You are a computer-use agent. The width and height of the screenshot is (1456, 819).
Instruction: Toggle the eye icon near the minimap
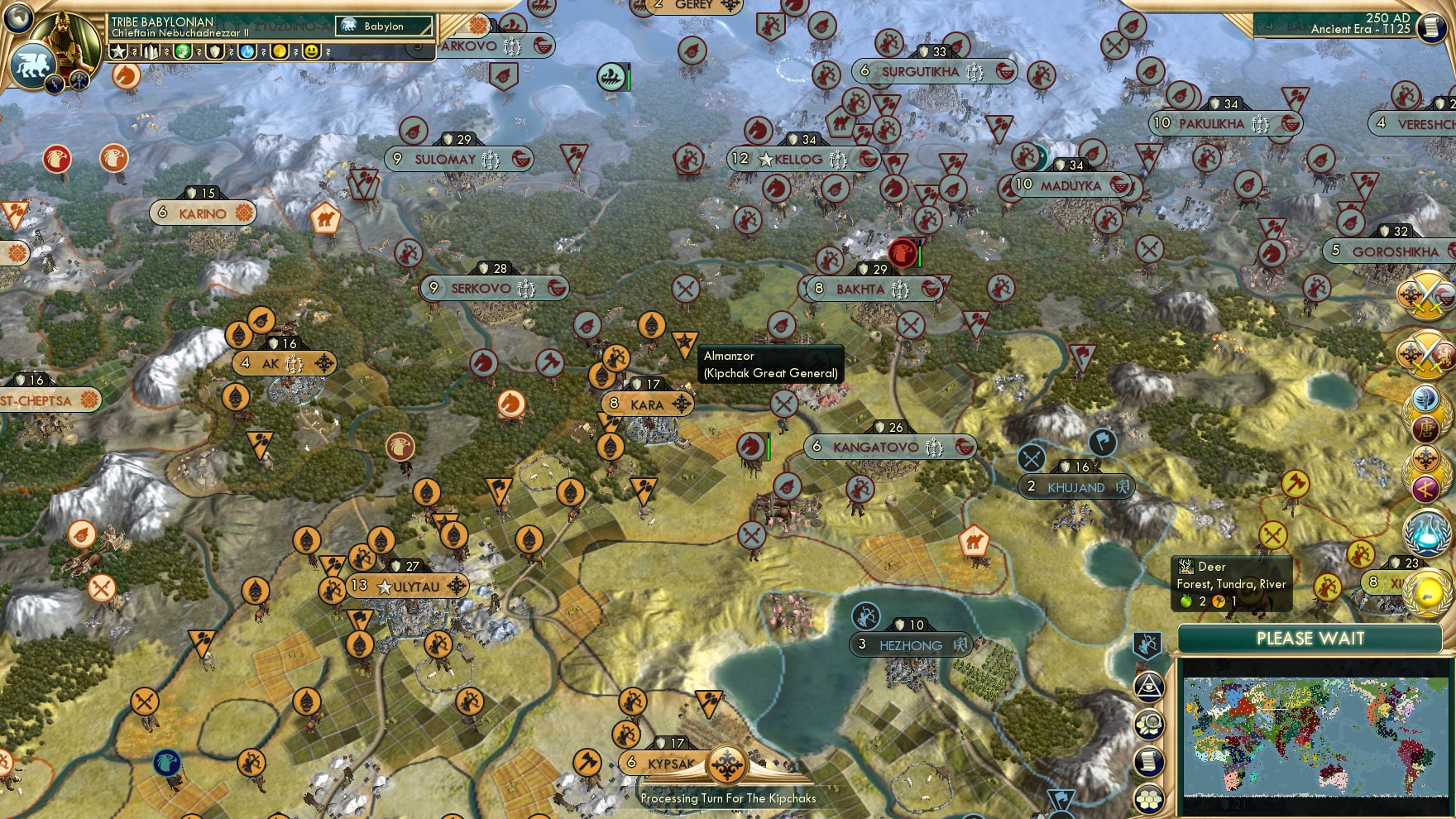pos(1148,687)
